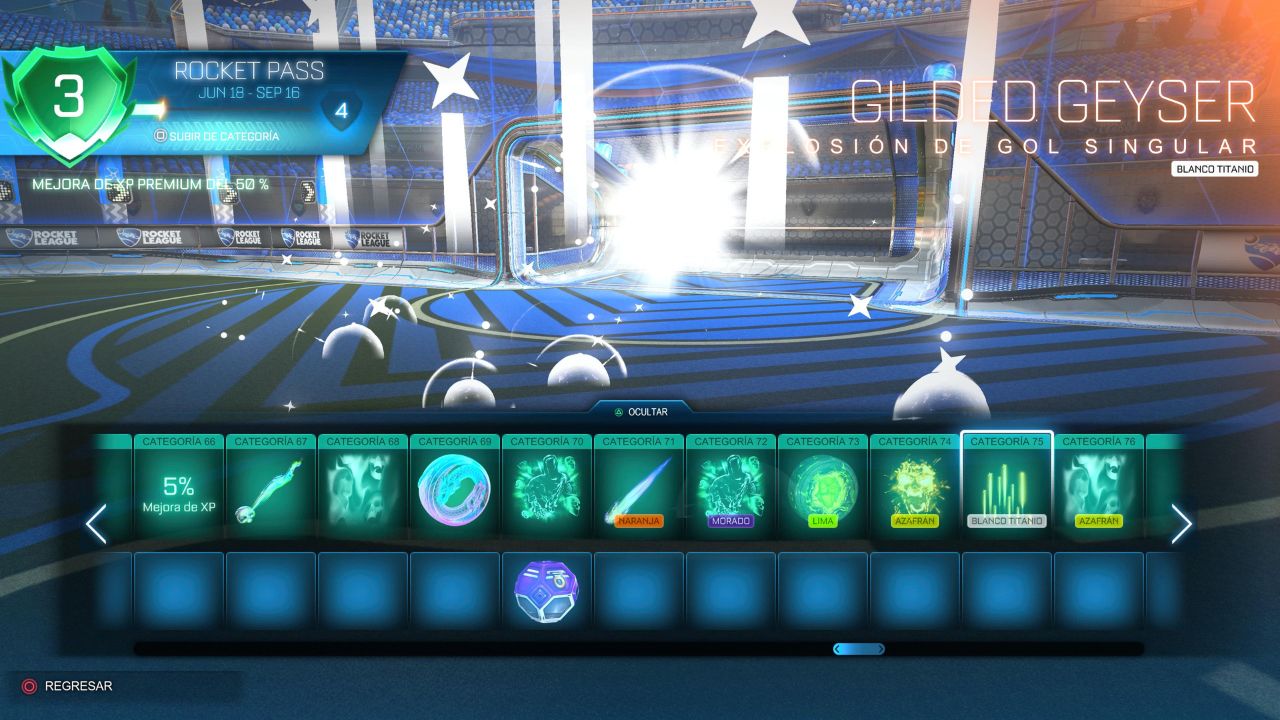The height and width of the screenshot is (720, 1280).
Task: Hide the reward track with Ocultar
Action: pyautogui.click(x=641, y=411)
